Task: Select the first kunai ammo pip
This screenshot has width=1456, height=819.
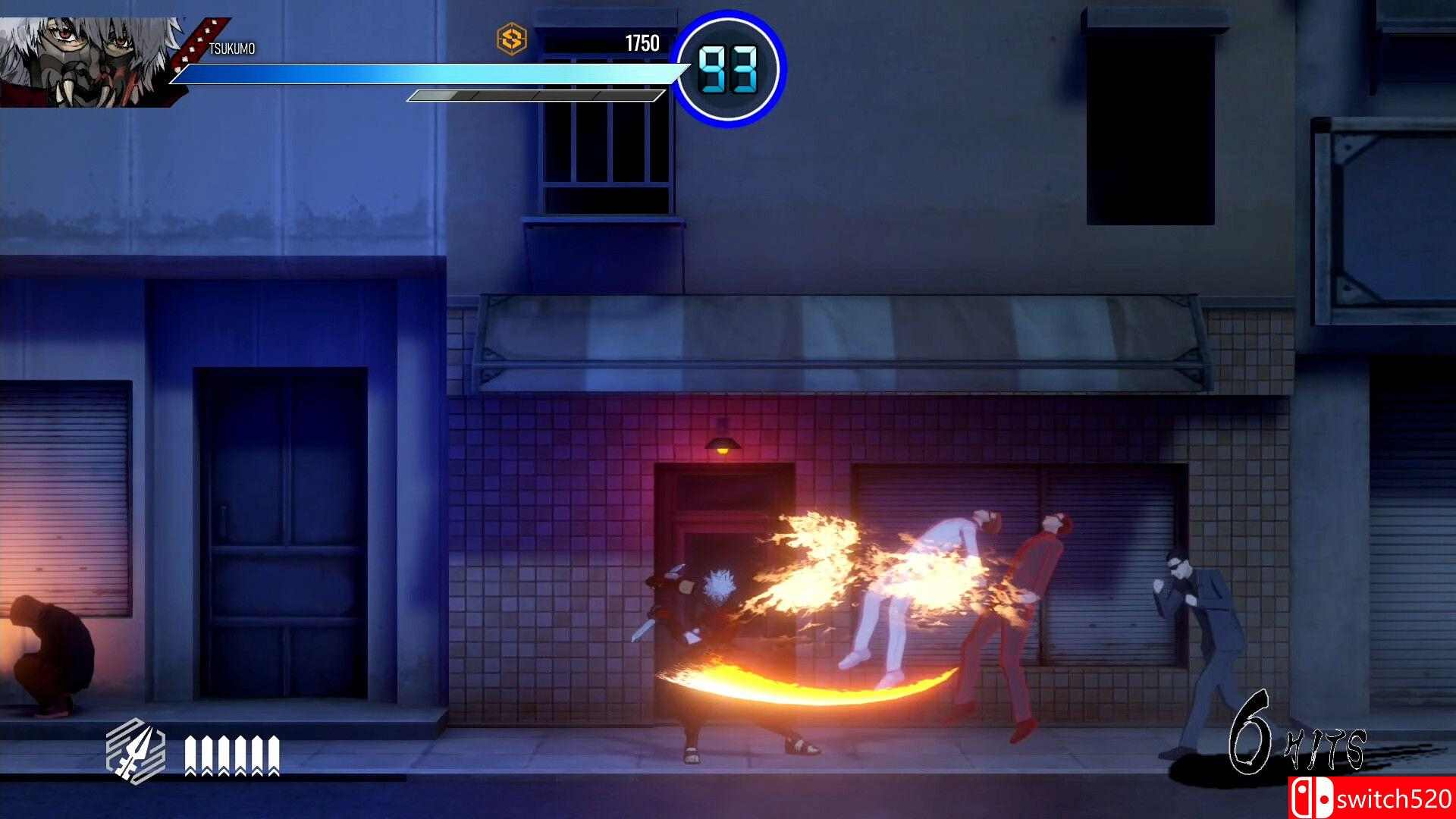Action: [x=190, y=755]
